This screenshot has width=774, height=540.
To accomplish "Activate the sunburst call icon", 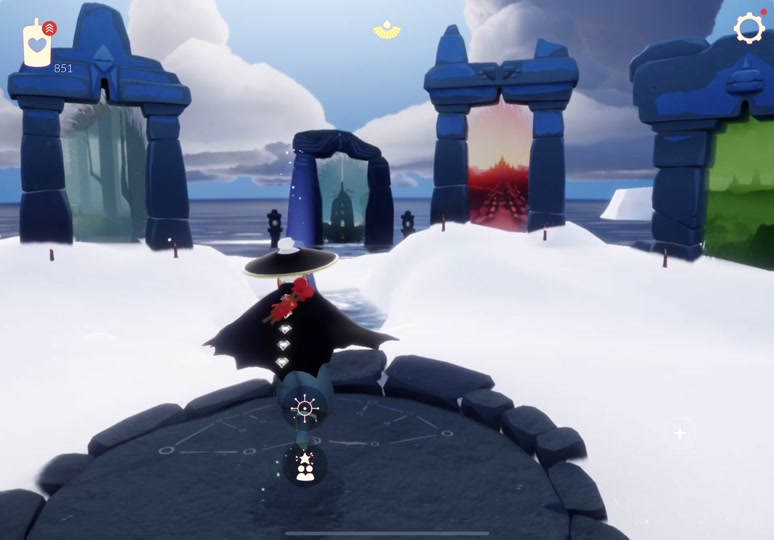I will point(304,407).
